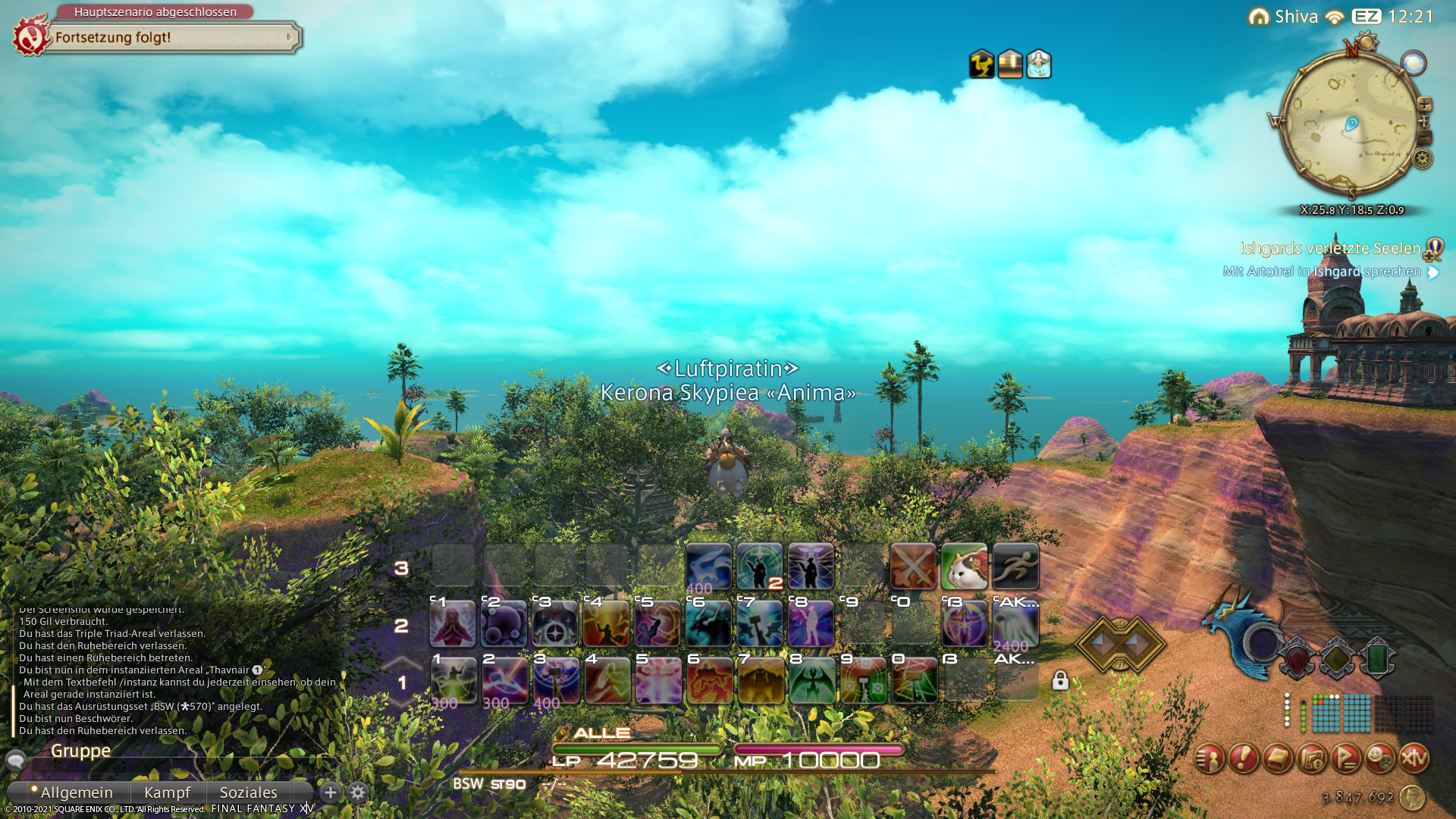Click the chocobo status effect icon

981,64
